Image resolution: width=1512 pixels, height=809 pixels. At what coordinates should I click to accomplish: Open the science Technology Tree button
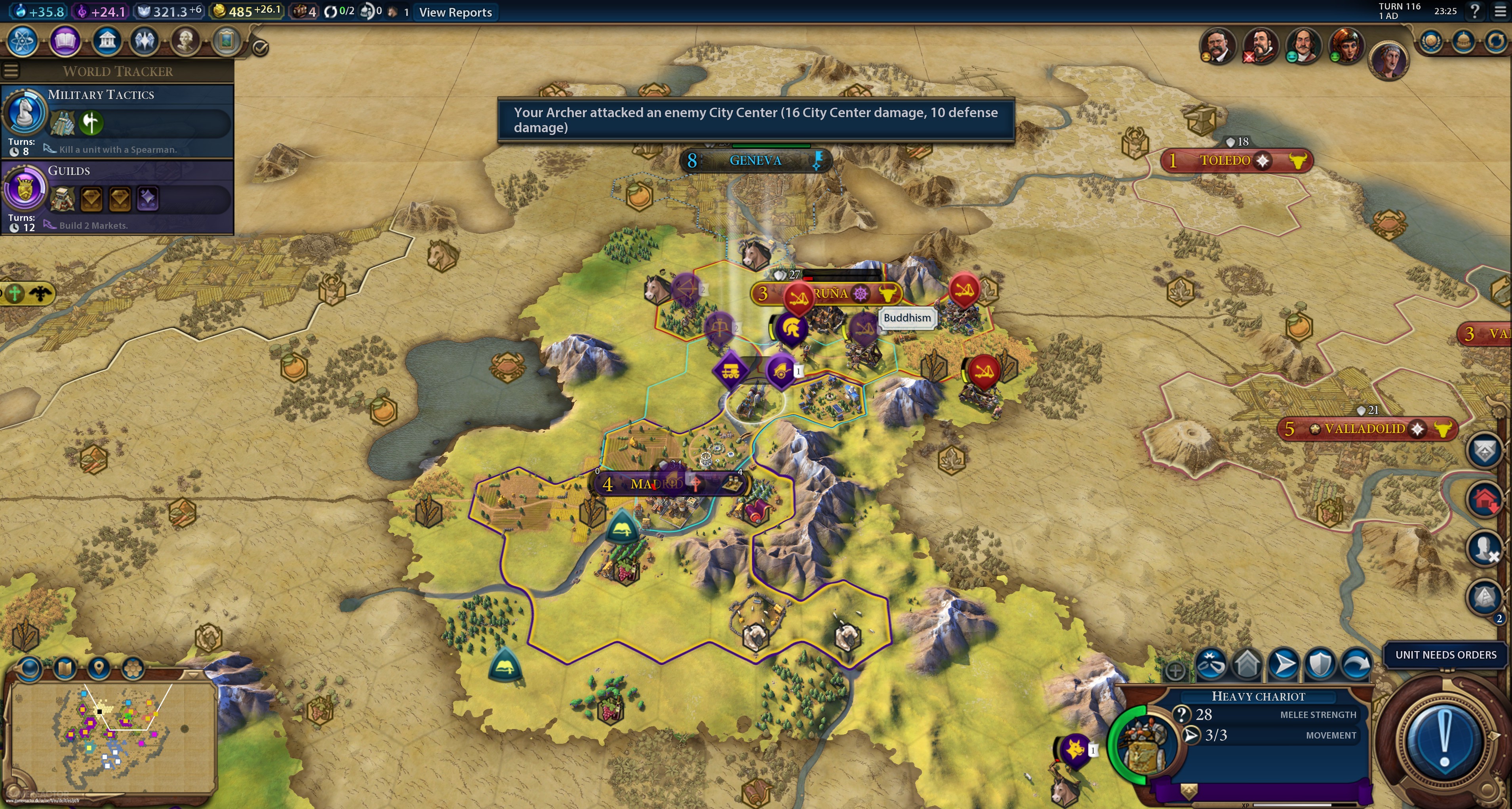(23, 41)
